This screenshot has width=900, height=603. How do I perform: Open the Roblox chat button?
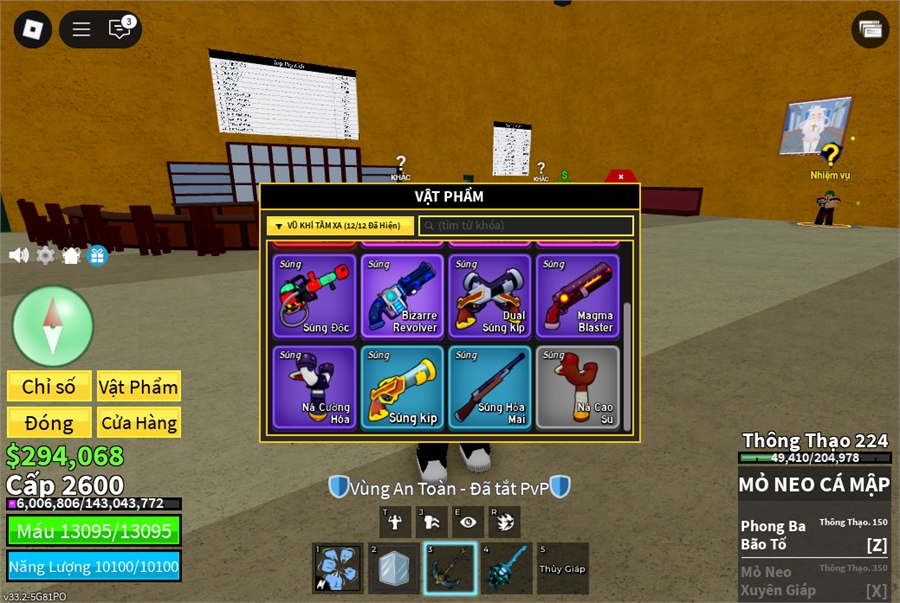tap(120, 29)
